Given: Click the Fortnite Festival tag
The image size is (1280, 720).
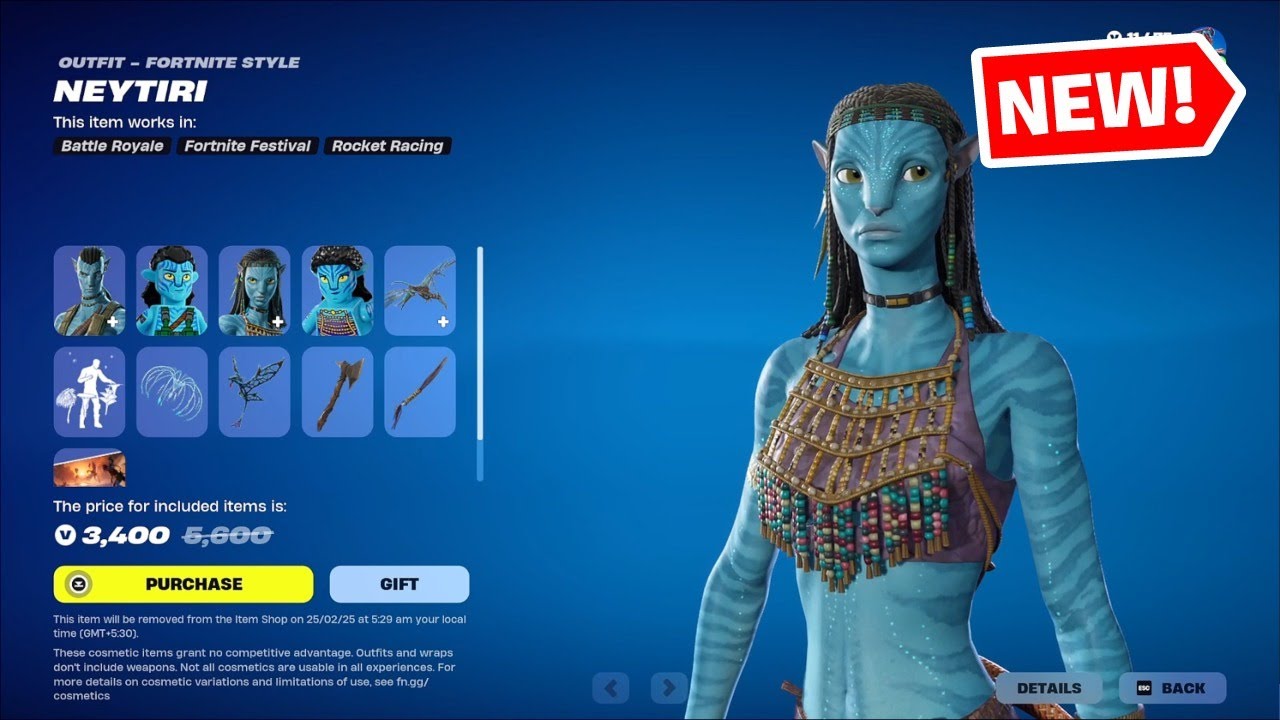Looking at the screenshot, I should (246, 146).
